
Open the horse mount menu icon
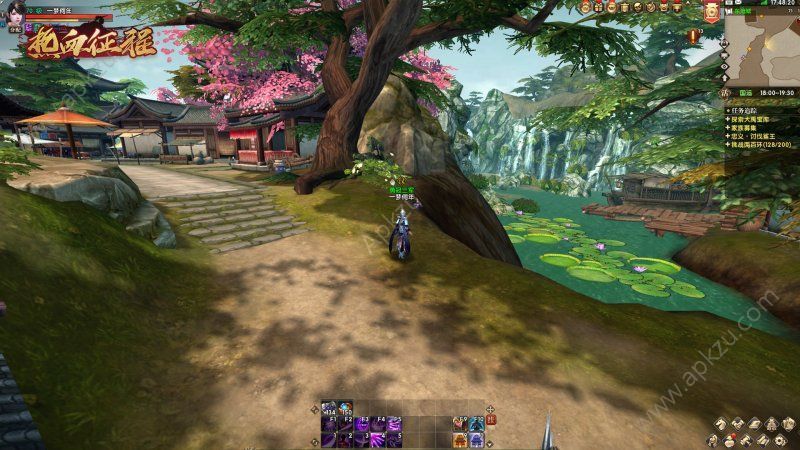(719, 424)
